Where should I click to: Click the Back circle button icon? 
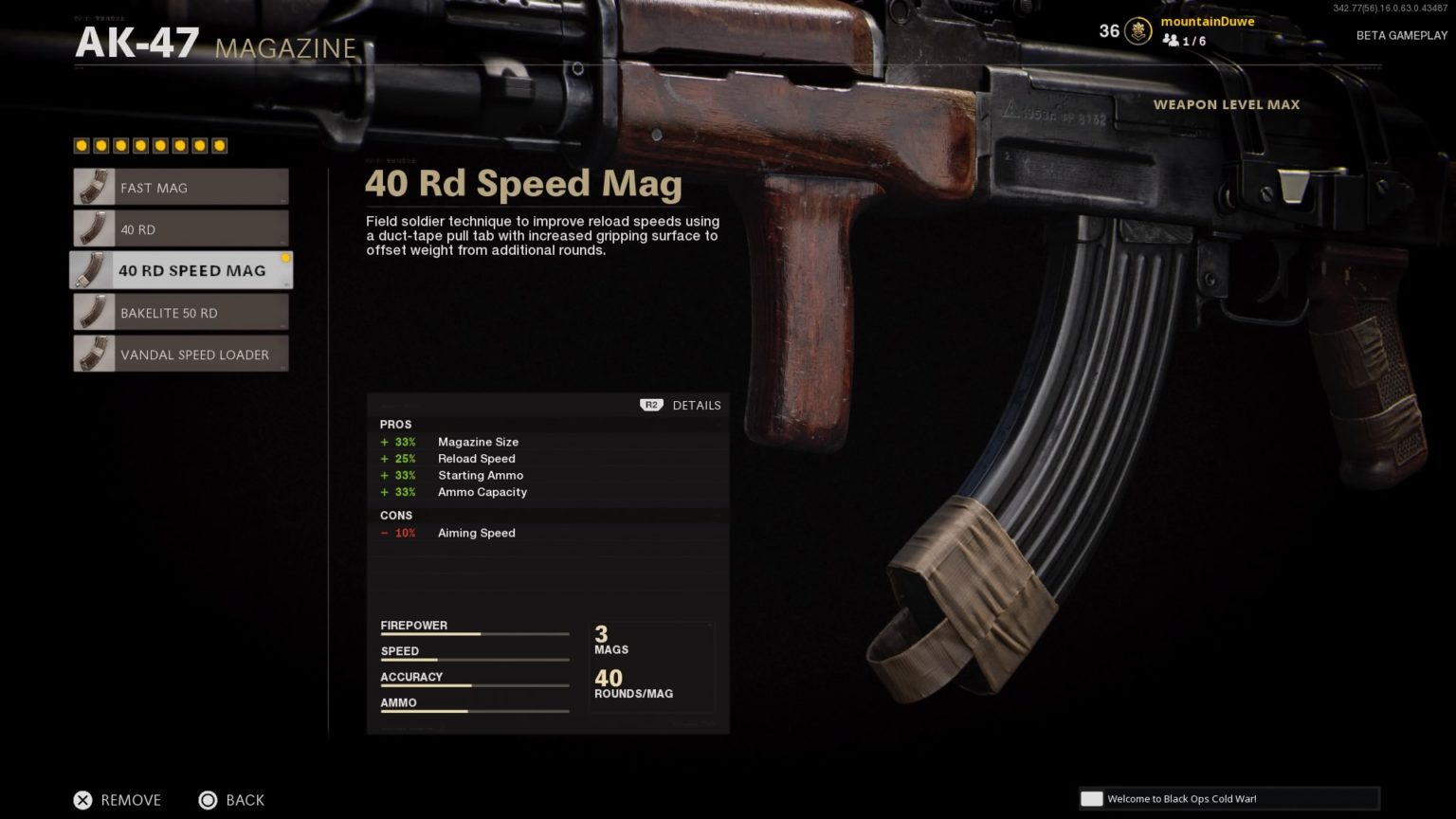[208, 800]
